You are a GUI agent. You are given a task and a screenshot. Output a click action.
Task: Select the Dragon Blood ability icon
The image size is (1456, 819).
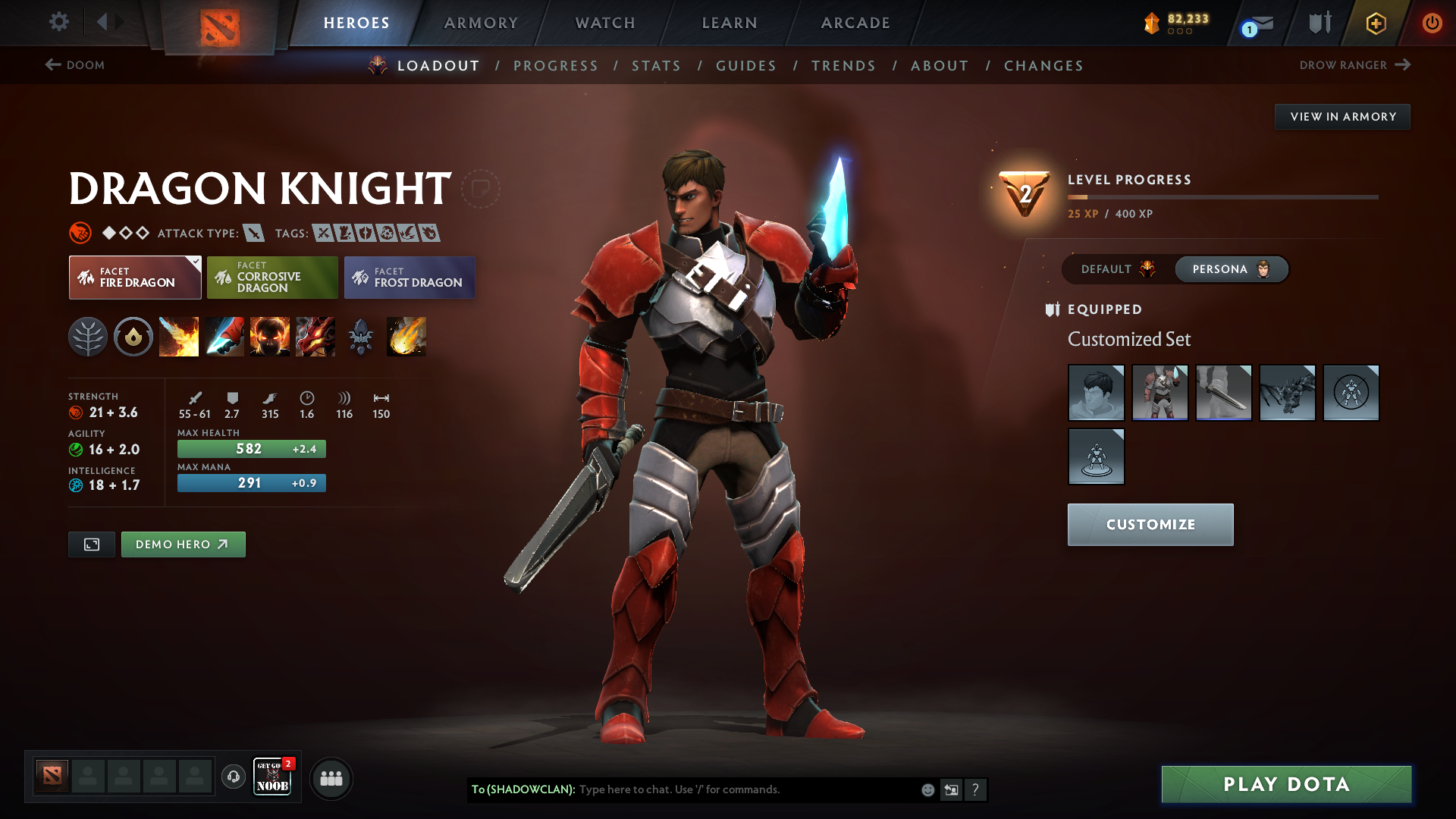270,337
